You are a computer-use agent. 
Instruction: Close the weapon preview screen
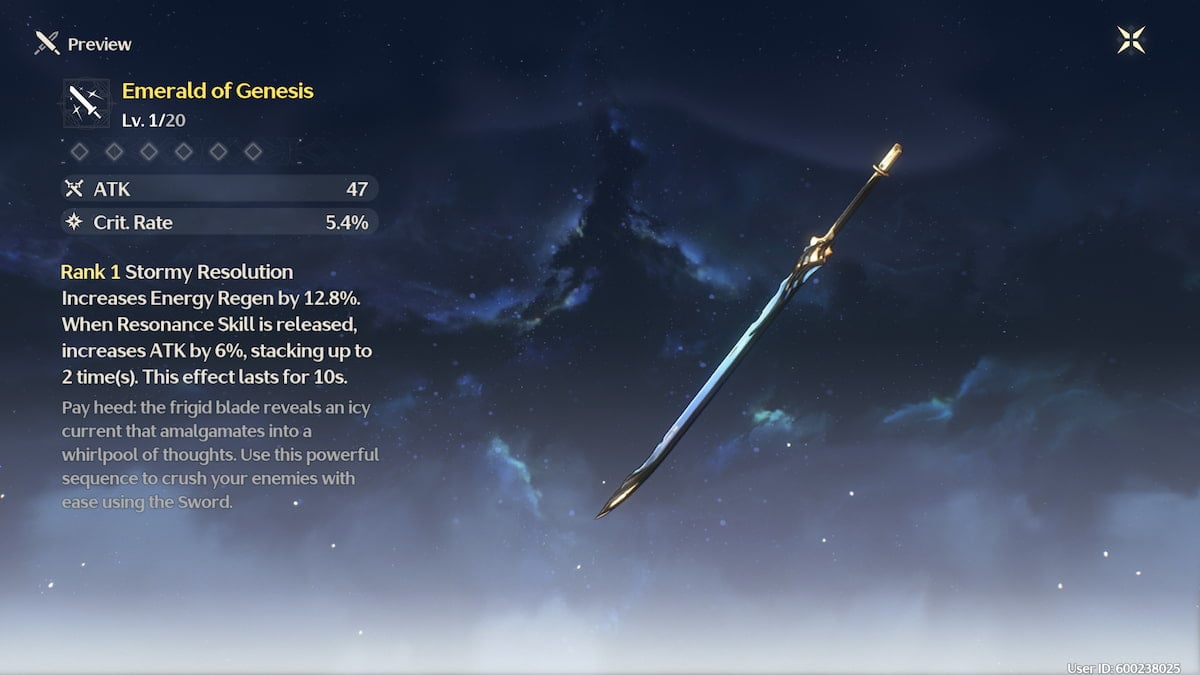[x=1131, y=41]
